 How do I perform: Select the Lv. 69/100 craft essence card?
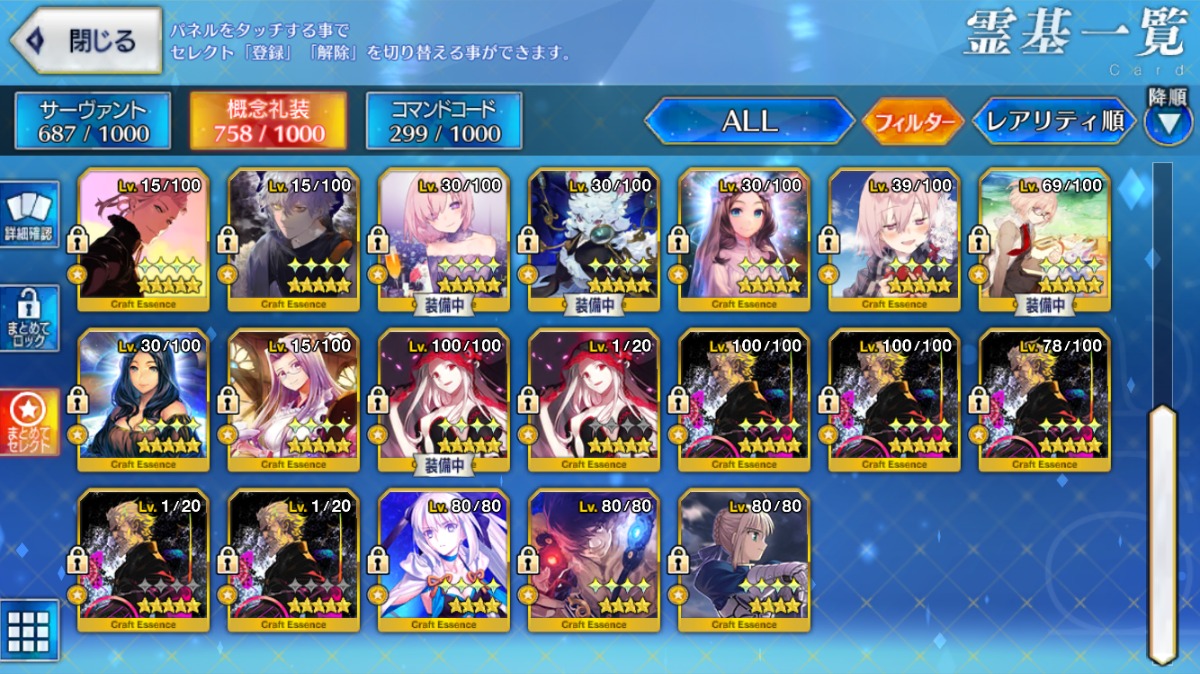[1044, 239]
